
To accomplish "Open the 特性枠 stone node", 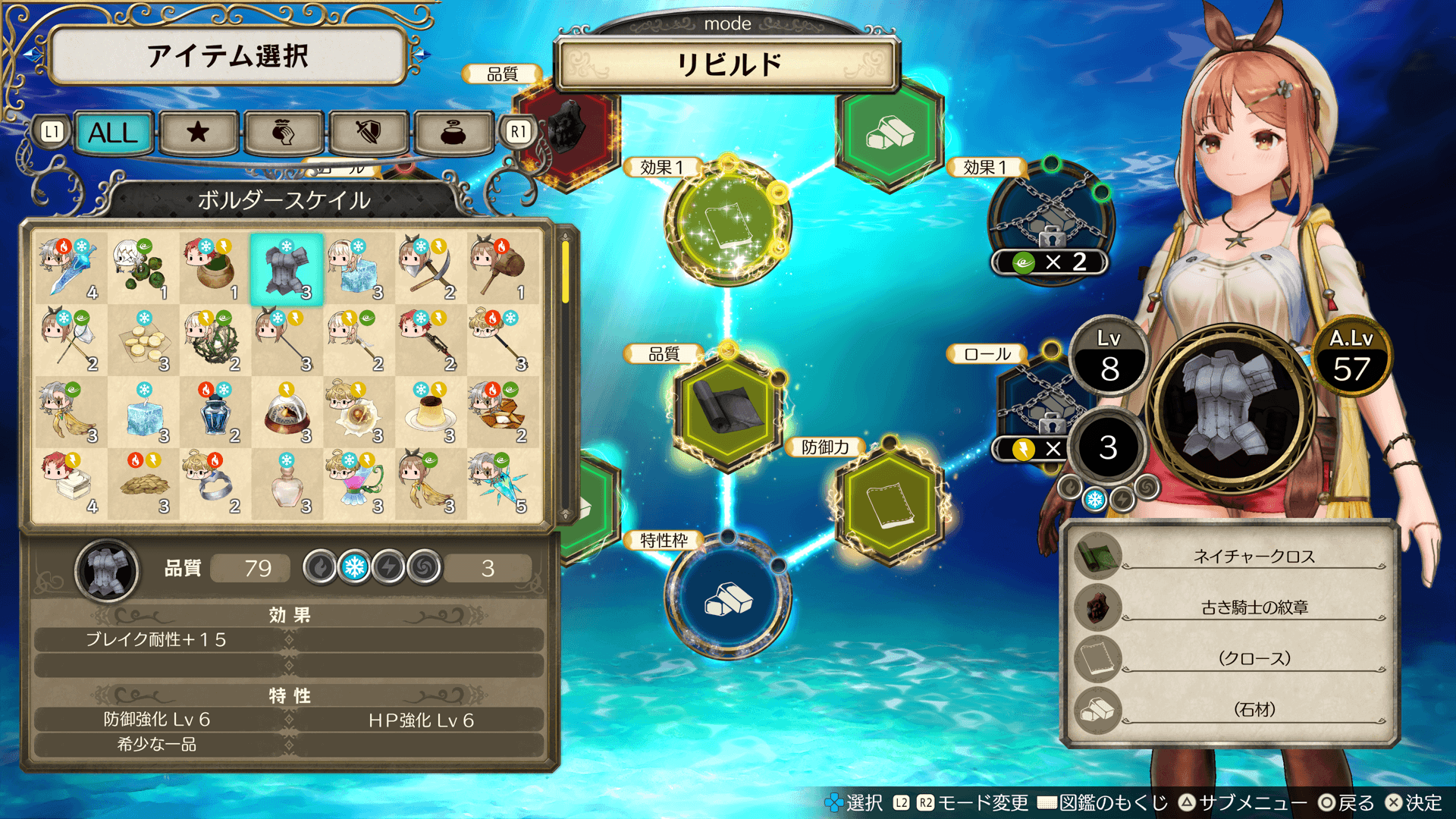I will (x=727, y=598).
